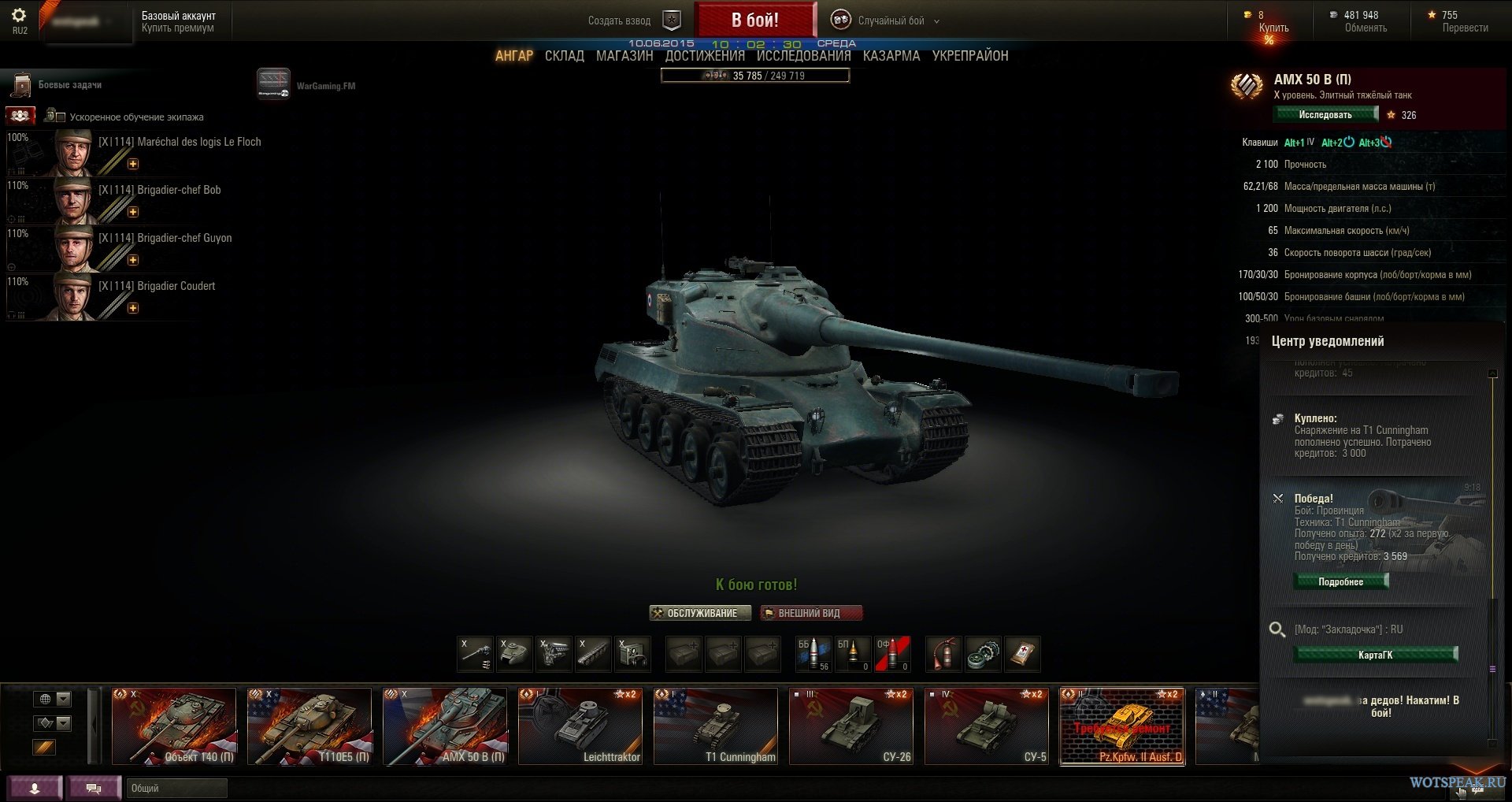
Task: Show the КАЗАРМА tab
Action: coord(891,56)
